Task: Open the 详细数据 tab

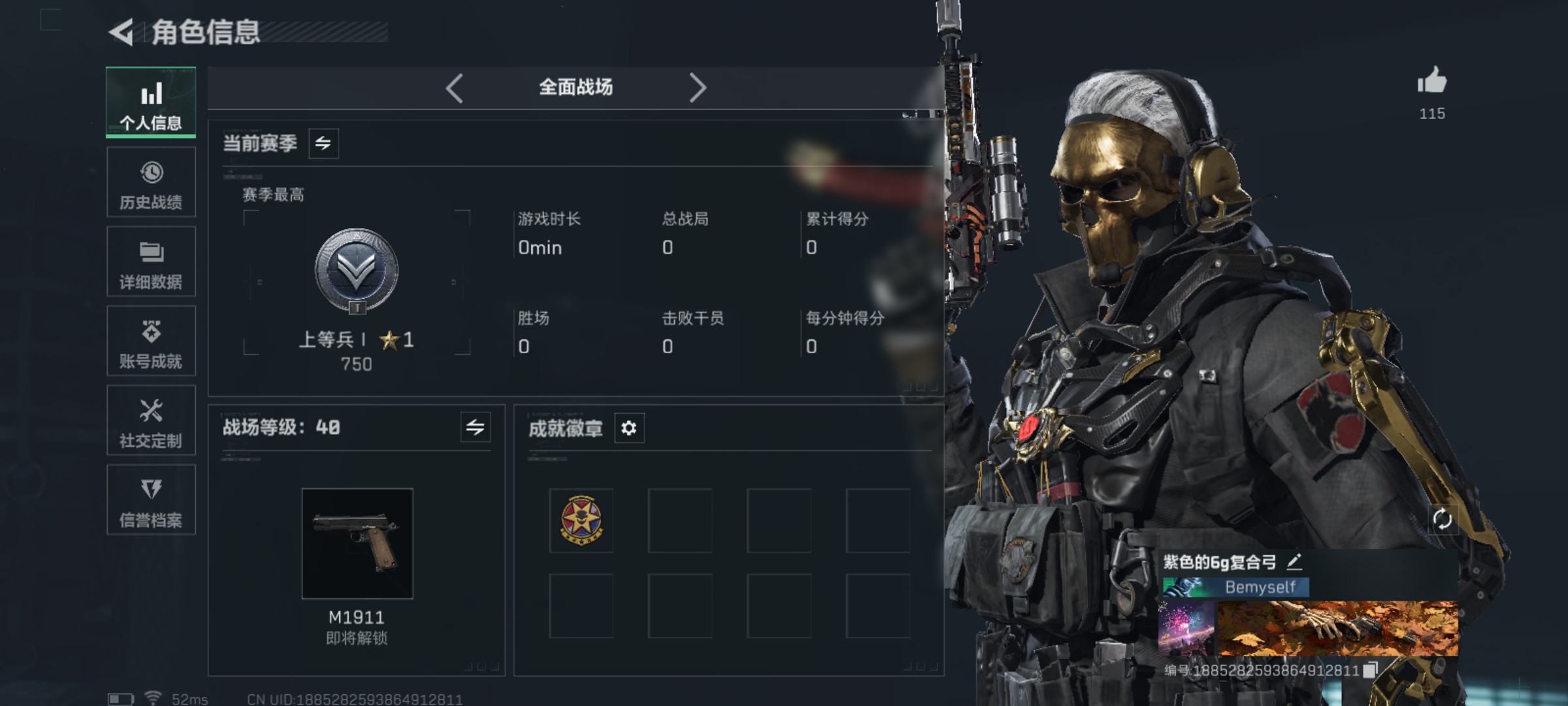Action: 151,261
